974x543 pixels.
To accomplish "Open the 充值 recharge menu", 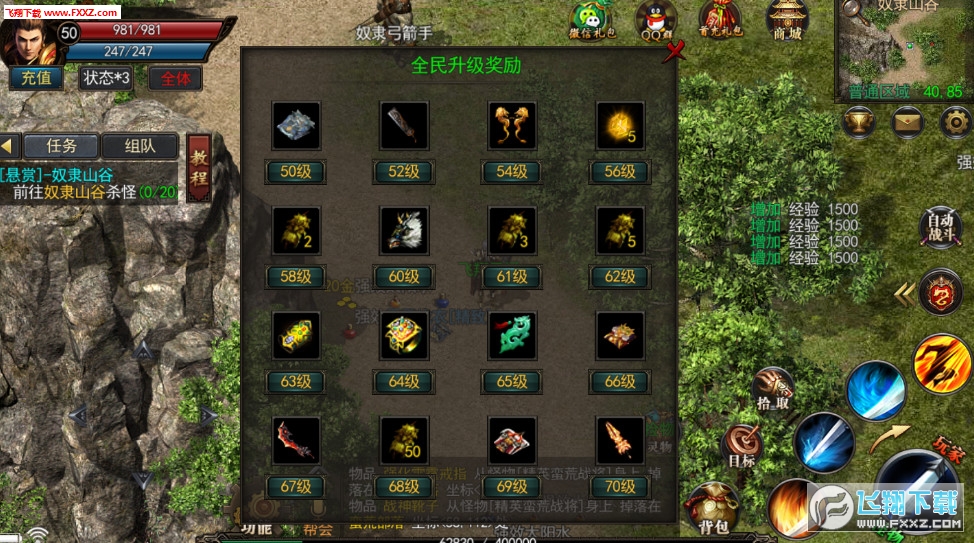I will click(x=37, y=77).
